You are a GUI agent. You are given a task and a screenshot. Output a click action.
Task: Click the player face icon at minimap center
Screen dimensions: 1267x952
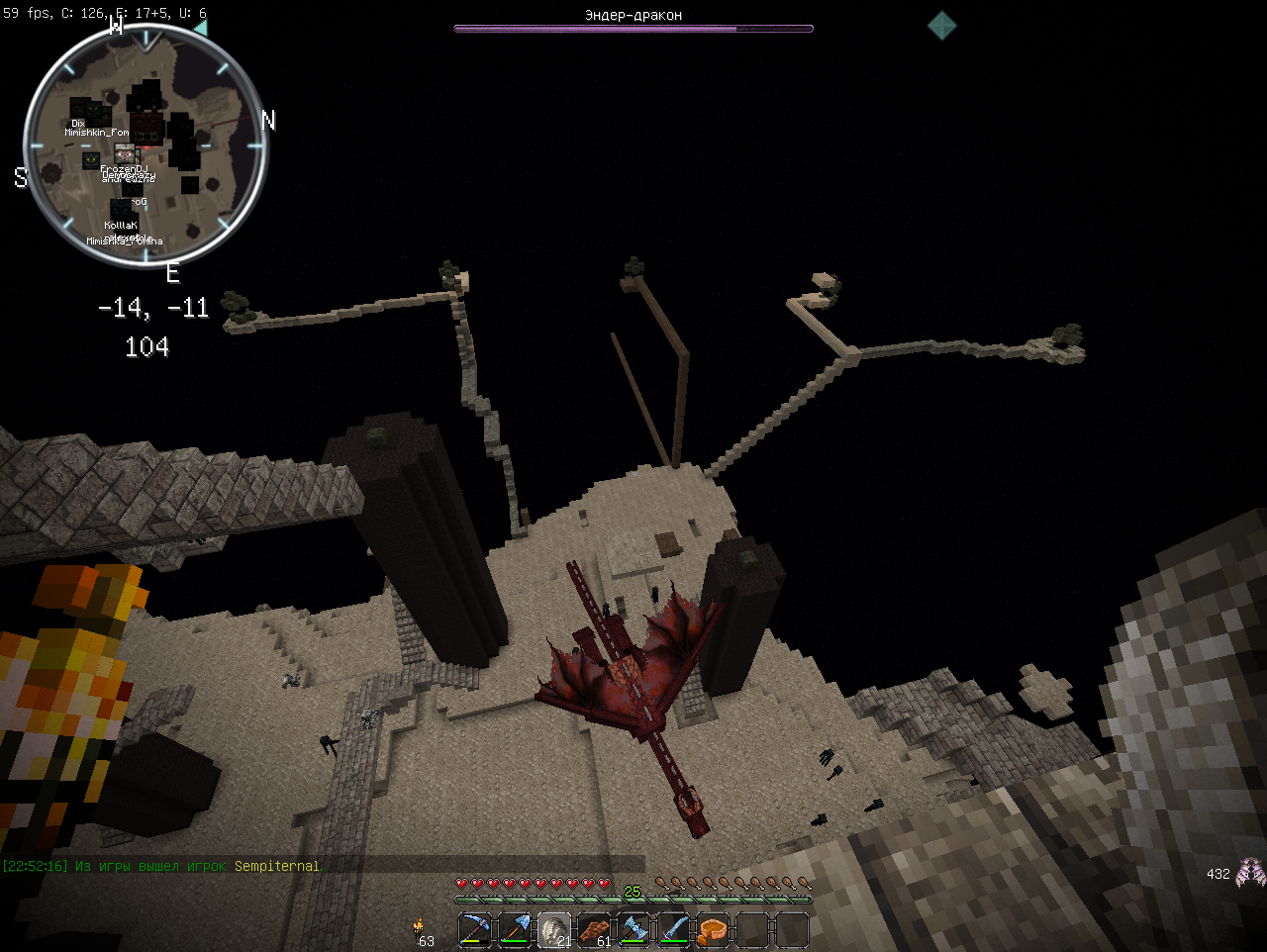pyautogui.click(x=125, y=153)
